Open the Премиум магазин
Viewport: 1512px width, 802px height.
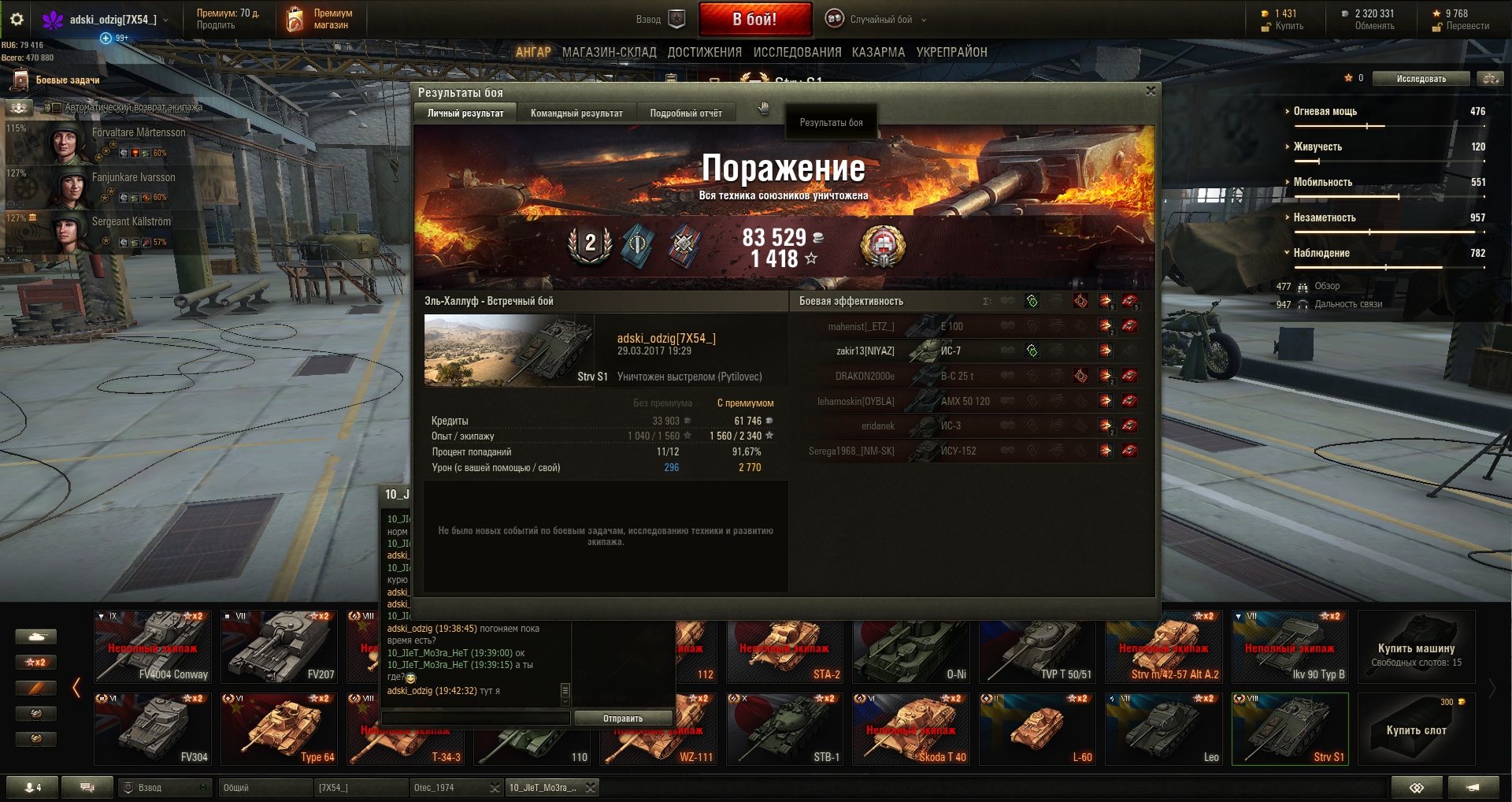(x=320, y=20)
